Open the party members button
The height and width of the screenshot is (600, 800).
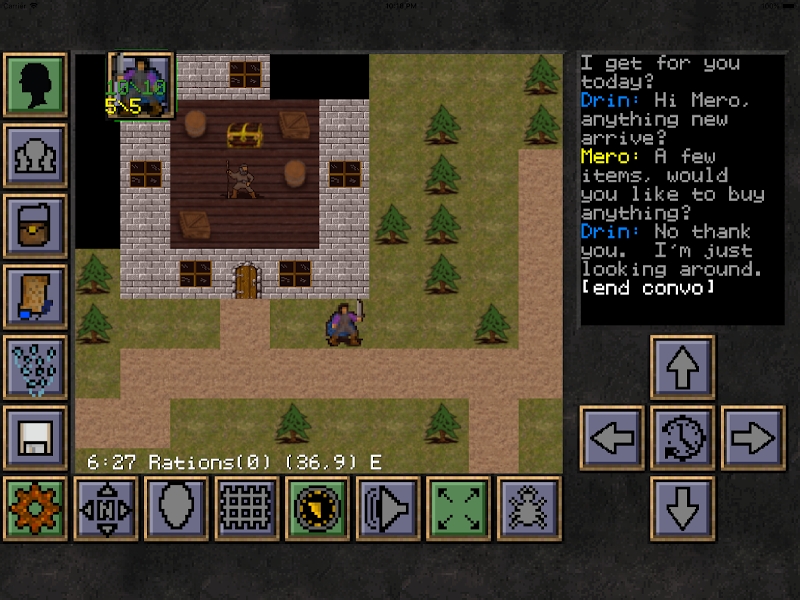(x=36, y=156)
